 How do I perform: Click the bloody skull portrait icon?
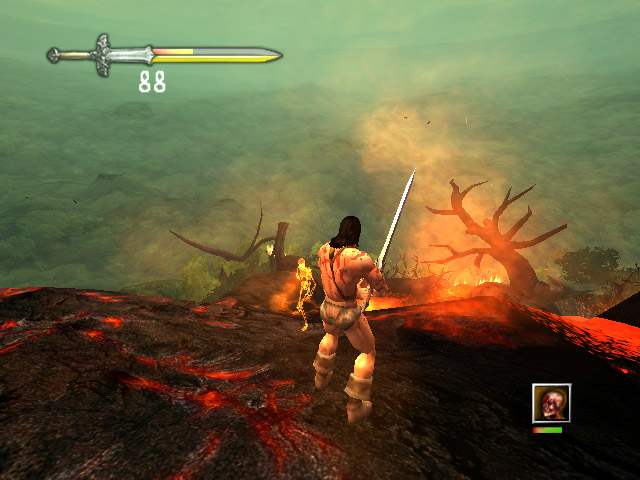(x=551, y=403)
